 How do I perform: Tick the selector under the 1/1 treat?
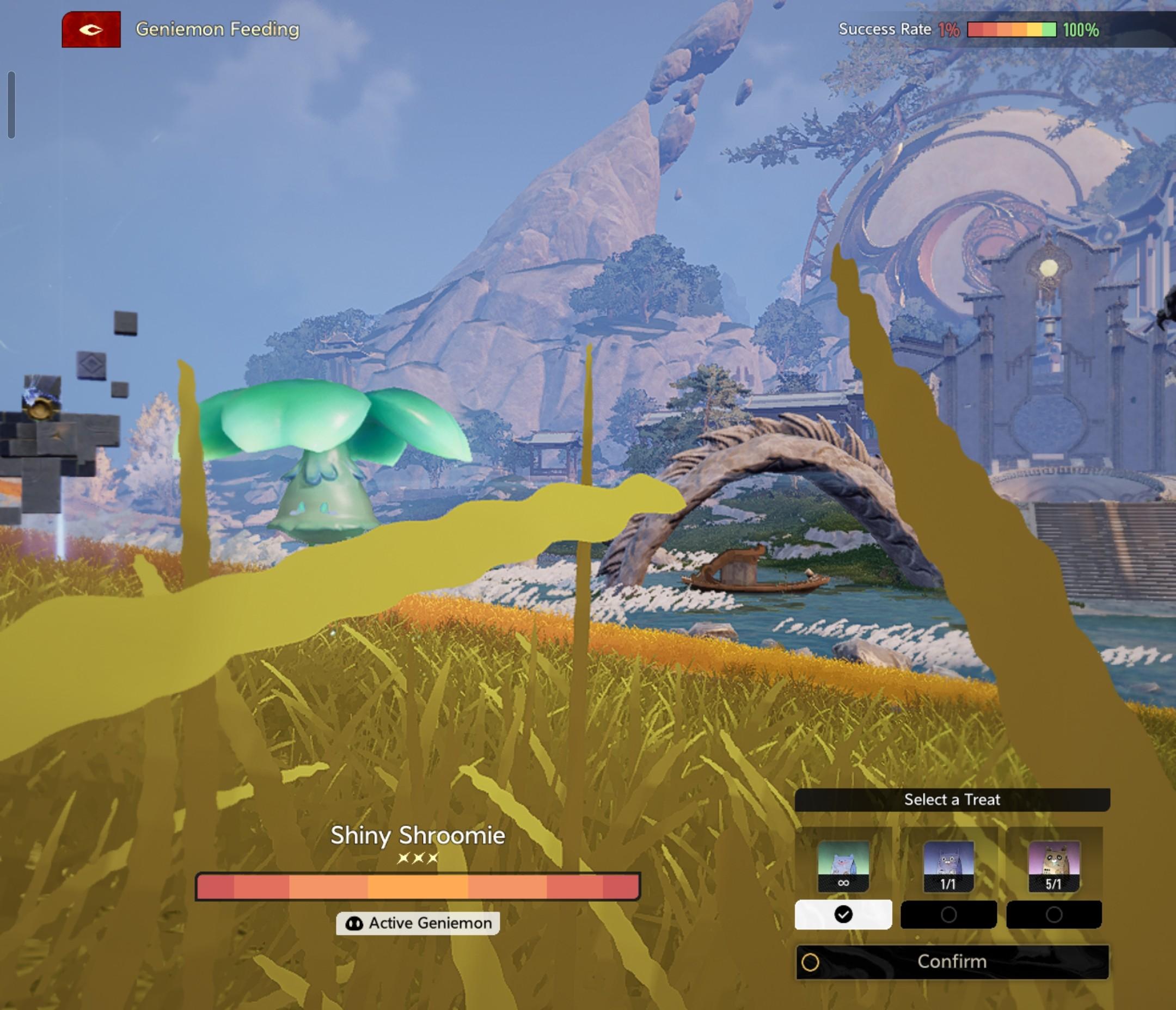tap(948, 915)
